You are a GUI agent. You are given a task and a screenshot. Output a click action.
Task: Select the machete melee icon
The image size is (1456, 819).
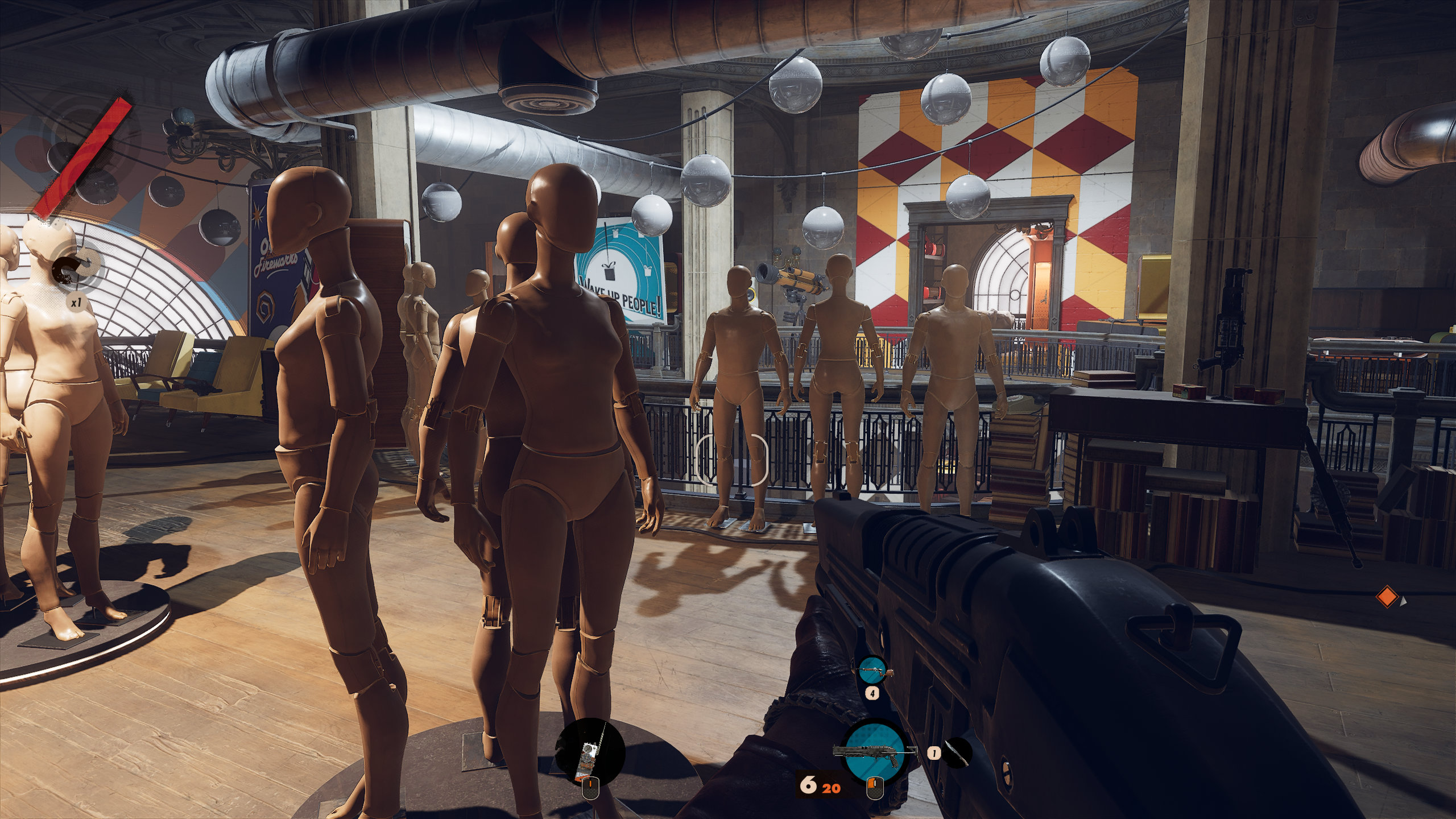click(955, 752)
